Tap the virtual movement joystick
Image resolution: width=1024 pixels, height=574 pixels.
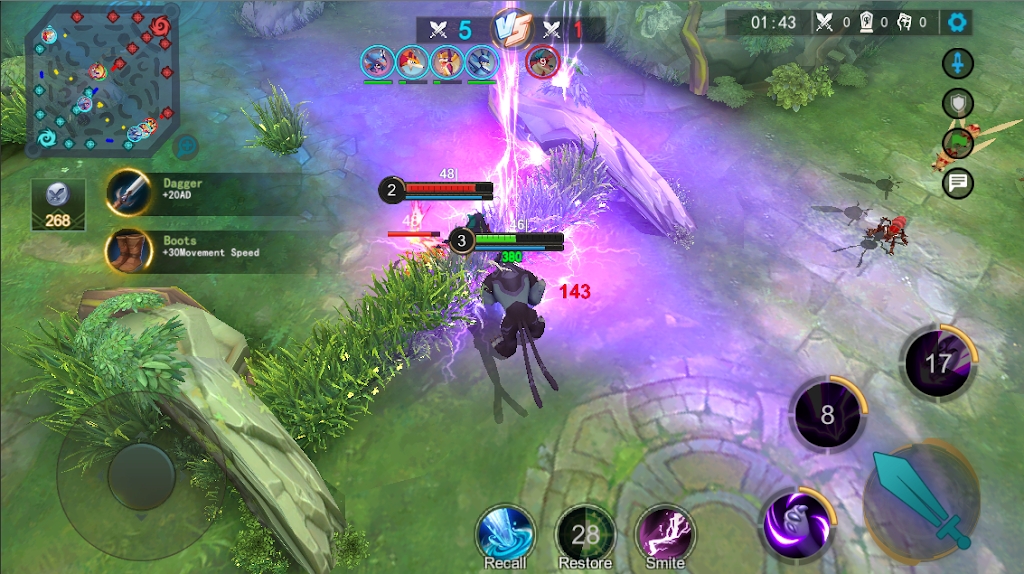point(141,476)
